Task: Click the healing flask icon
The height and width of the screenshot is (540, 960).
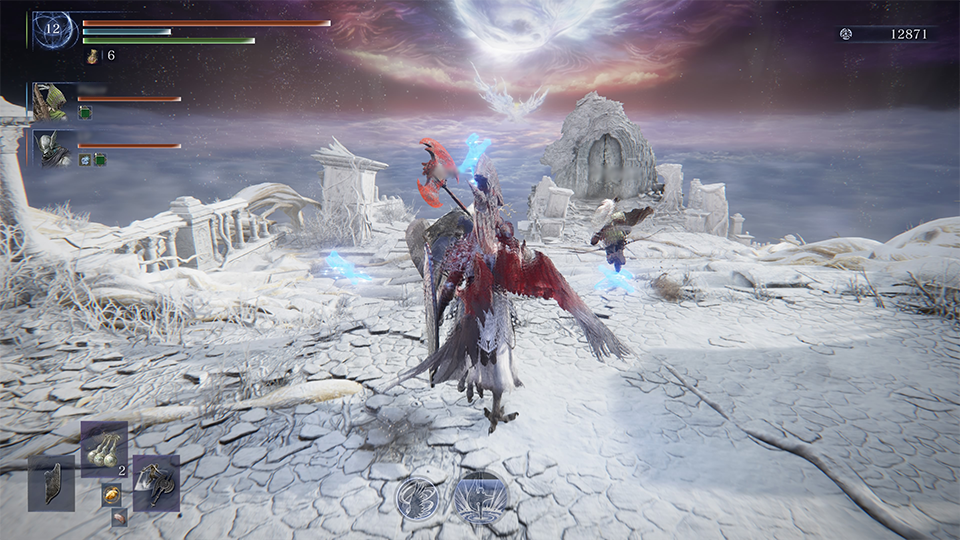Action: 92,56
